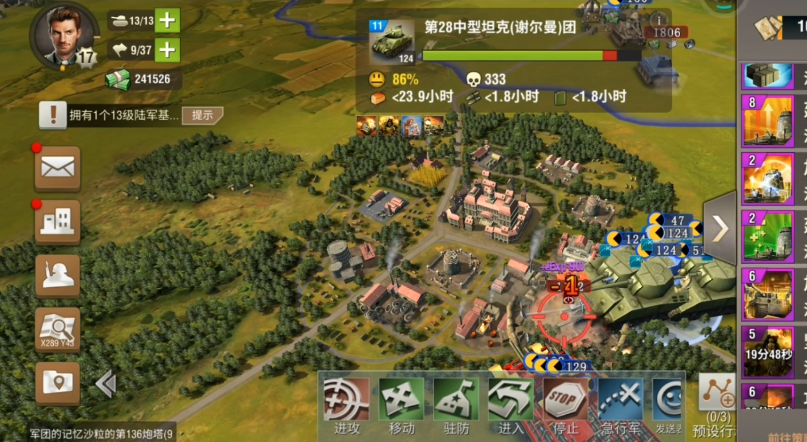The image size is (807, 442).
Task: Add more aircraft with the plus button
Action: coord(167,49)
